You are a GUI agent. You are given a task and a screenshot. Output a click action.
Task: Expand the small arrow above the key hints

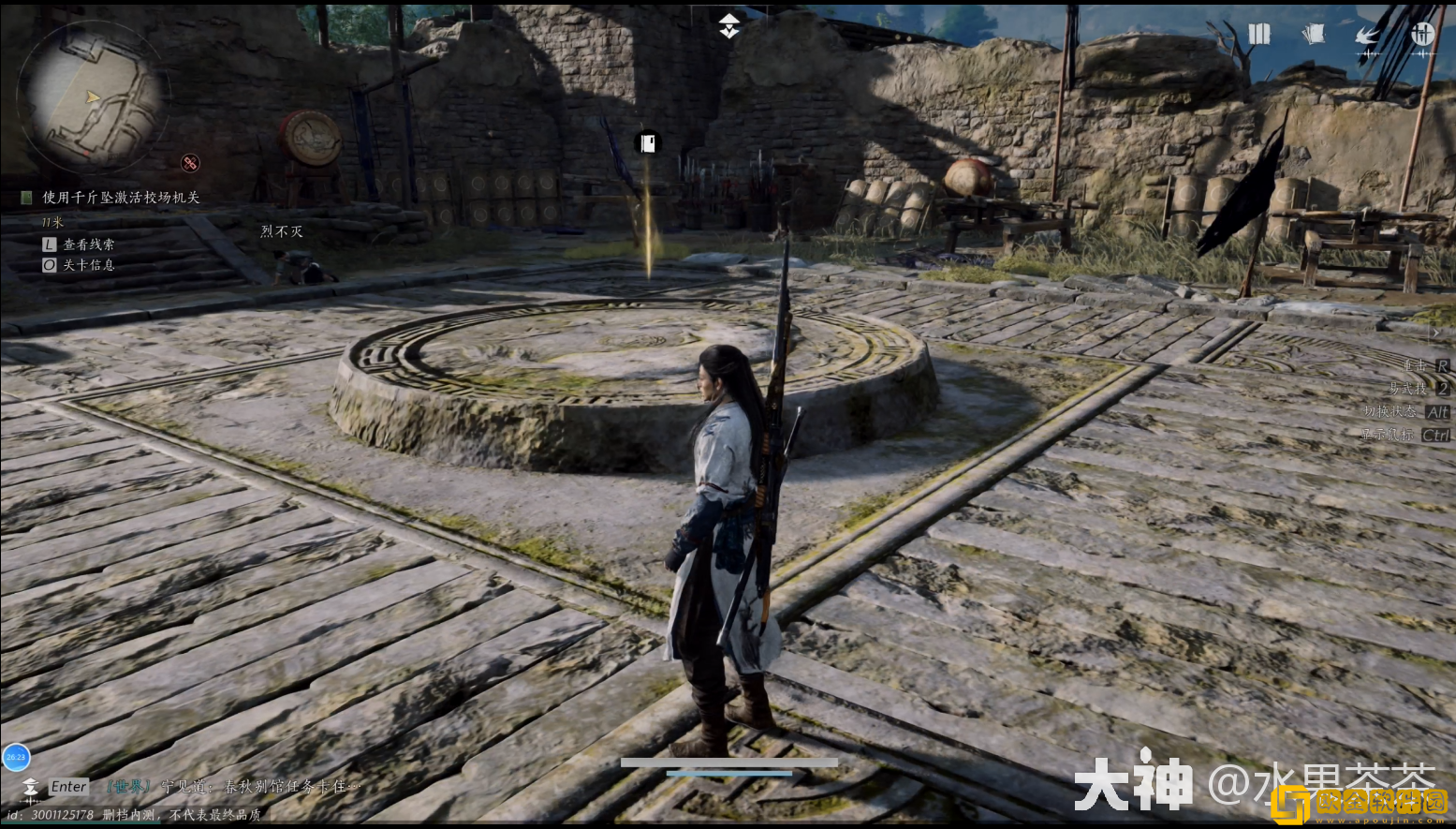tap(1435, 333)
